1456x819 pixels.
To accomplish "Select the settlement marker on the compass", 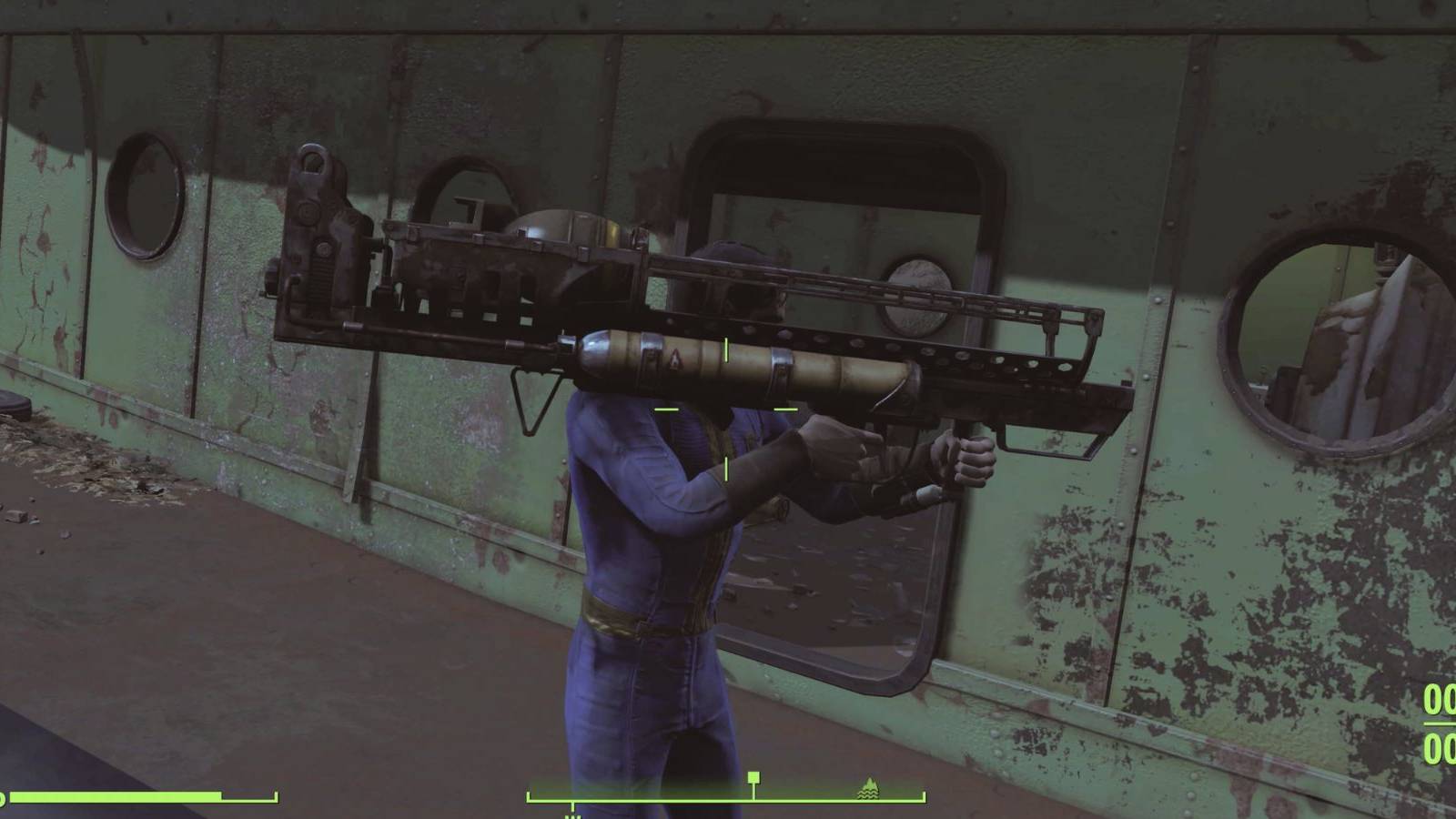I will [x=753, y=778].
